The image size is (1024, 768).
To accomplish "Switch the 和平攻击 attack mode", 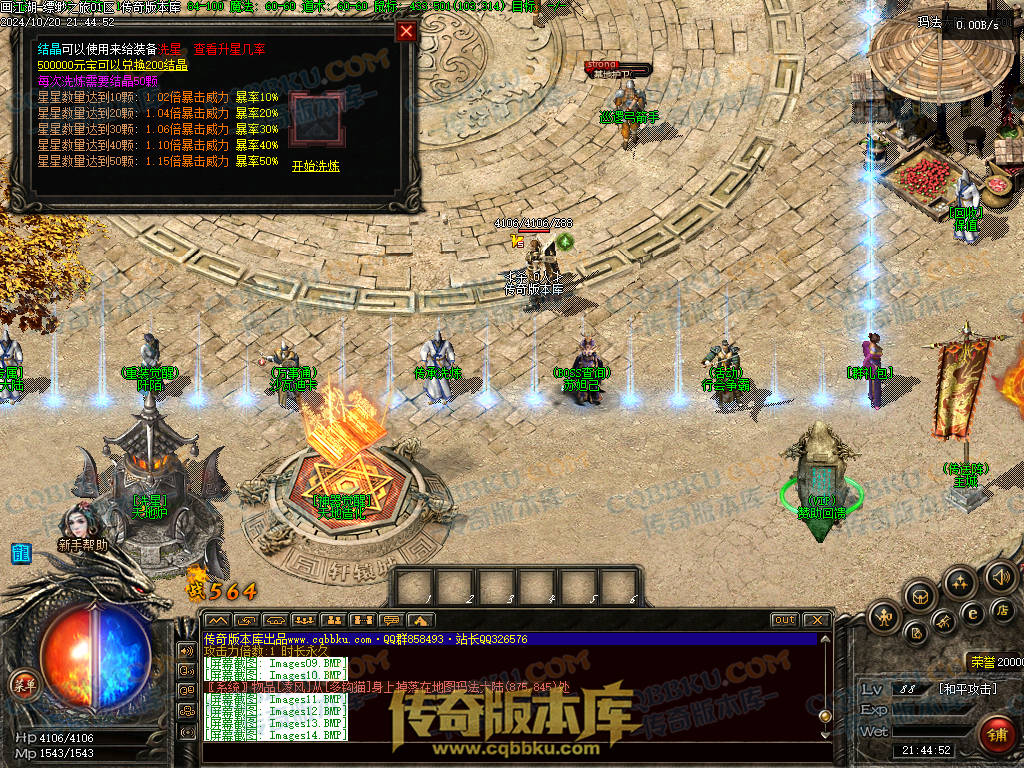I will tap(966, 689).
